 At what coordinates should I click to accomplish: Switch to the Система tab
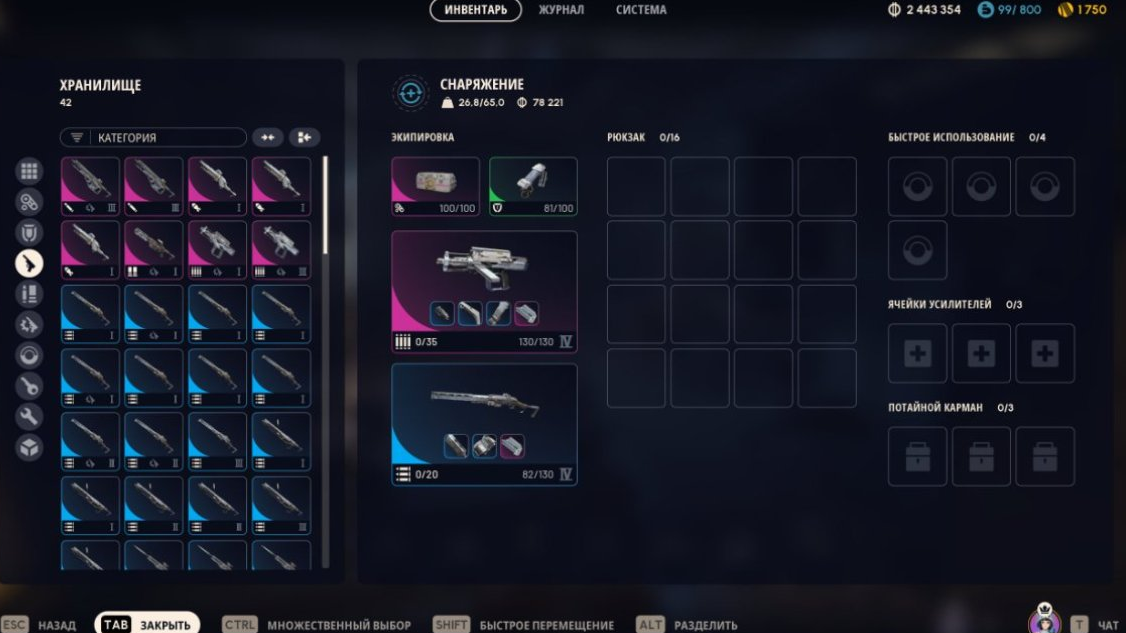pyautogui.click(x=641, y=10)
